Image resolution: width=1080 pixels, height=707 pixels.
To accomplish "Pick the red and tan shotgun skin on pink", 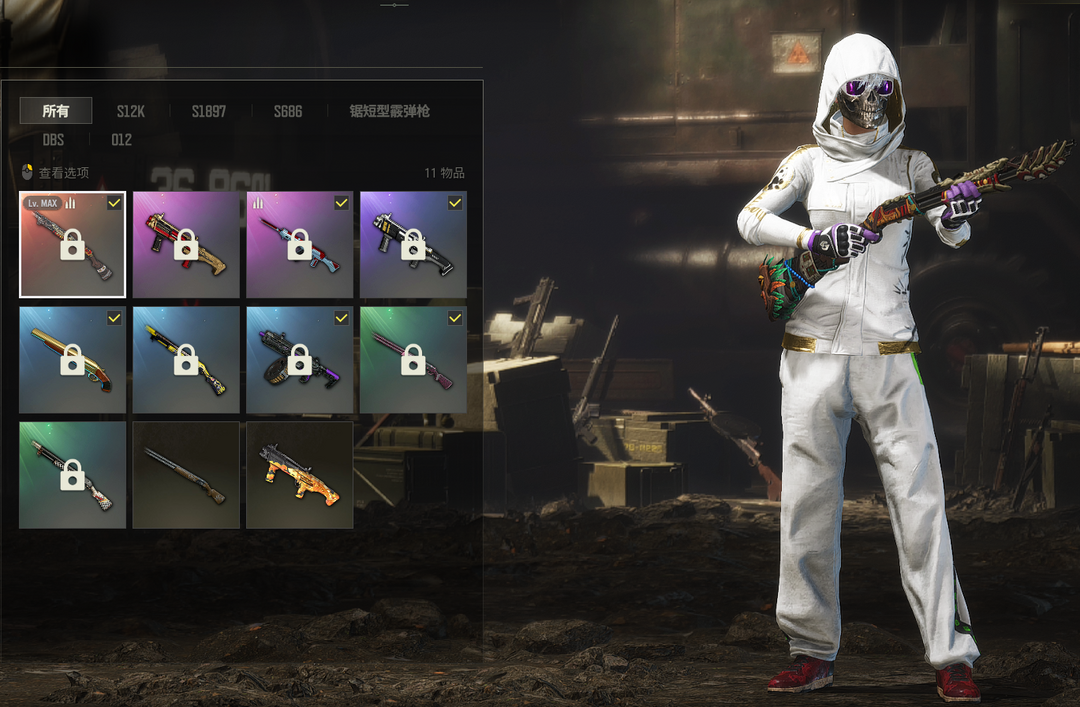I will click(x=186, y=245).
